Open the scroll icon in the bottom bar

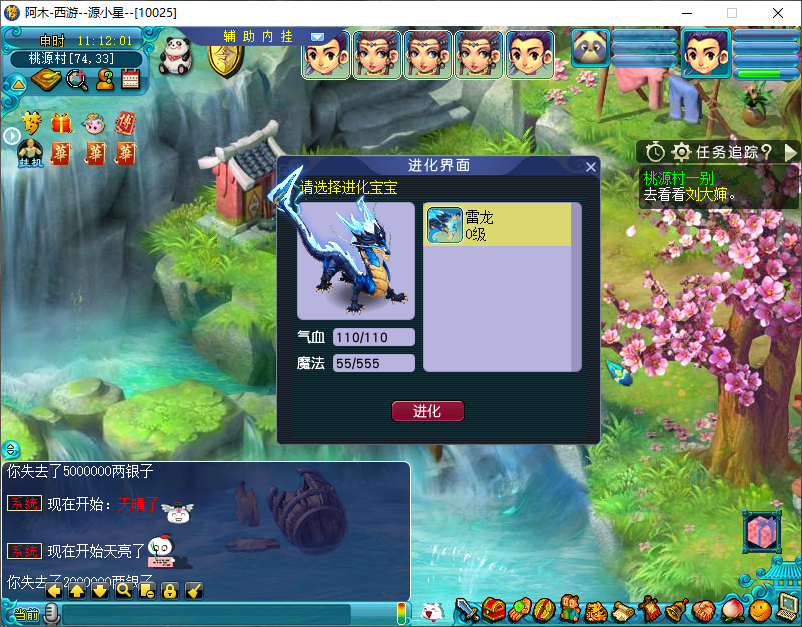623,609
